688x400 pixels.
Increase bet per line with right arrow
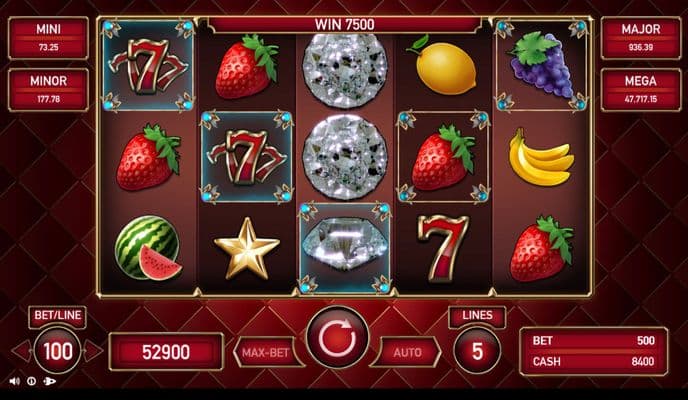[x=92, y=351]
